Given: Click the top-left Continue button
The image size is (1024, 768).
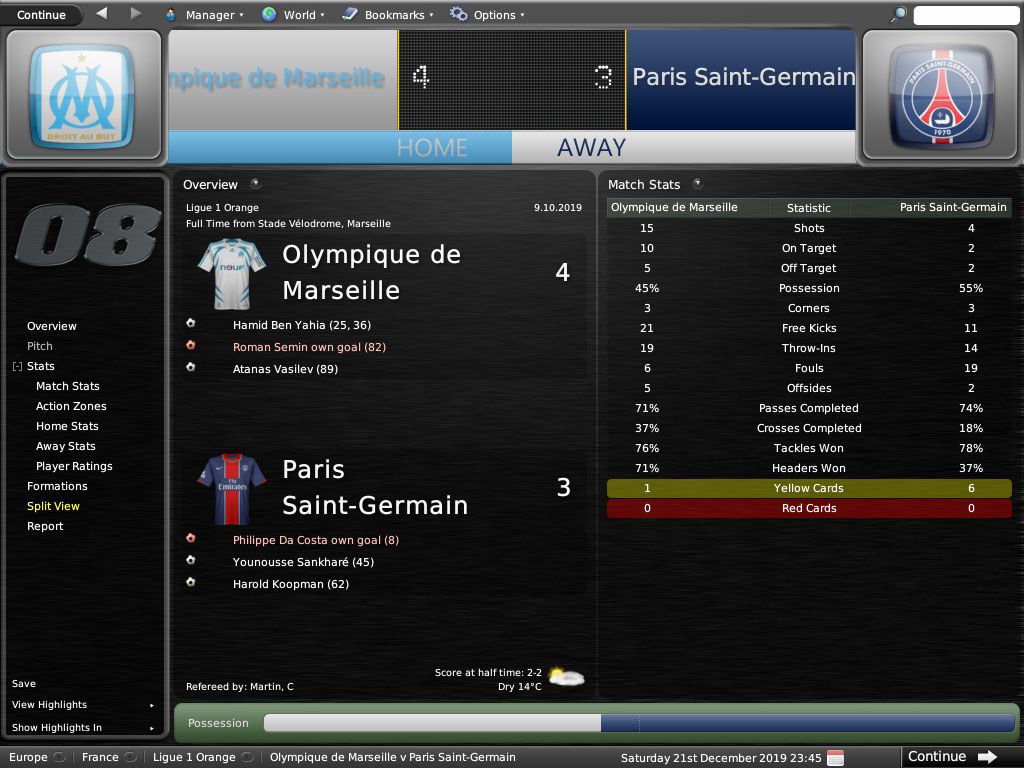Looking at the screenshot, I should (x=41, y=15).
